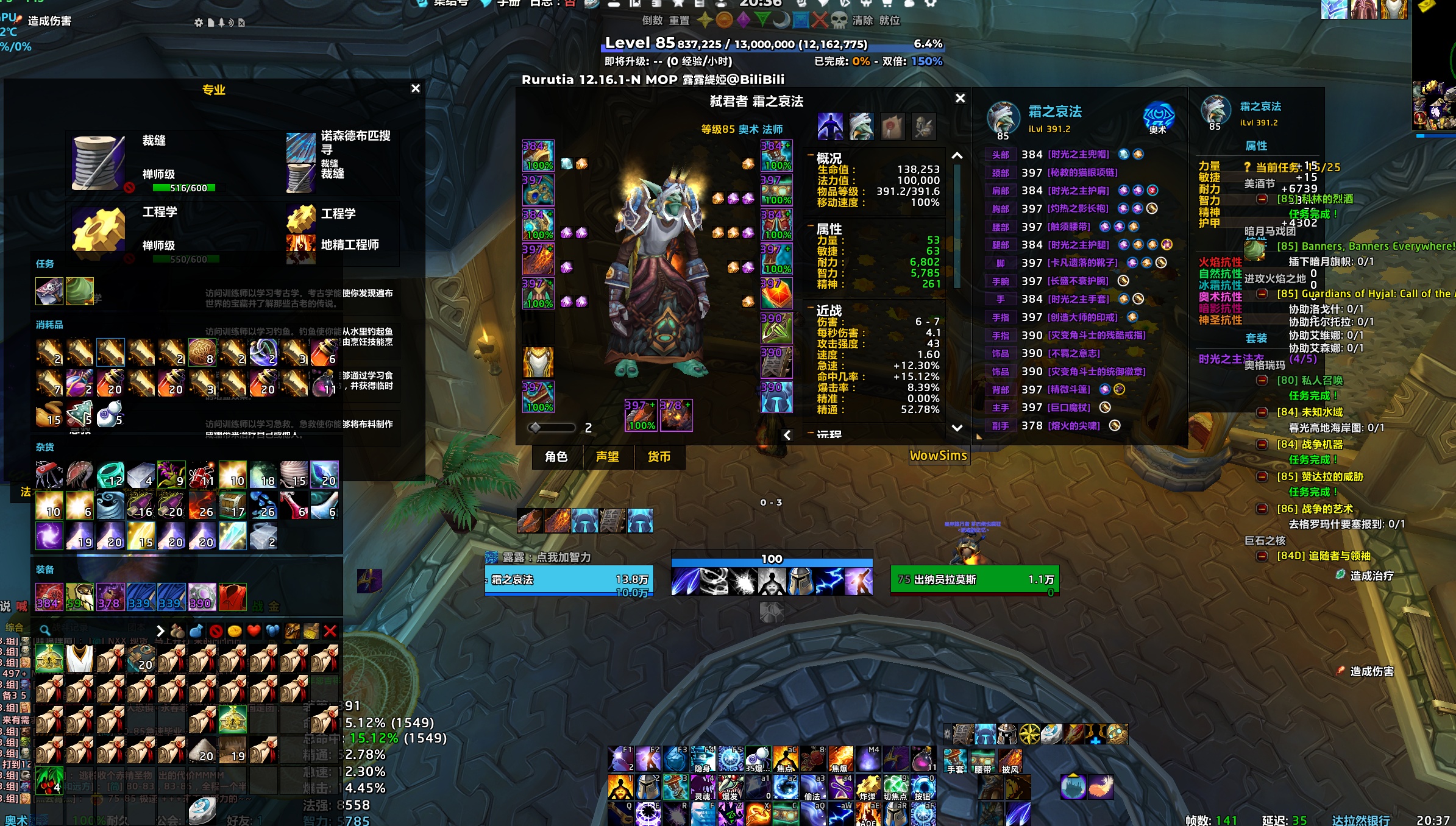This screenshot has width=1456, height=826.
Task: Switch to the 声望 reputation tab
Action: point(607,457)
